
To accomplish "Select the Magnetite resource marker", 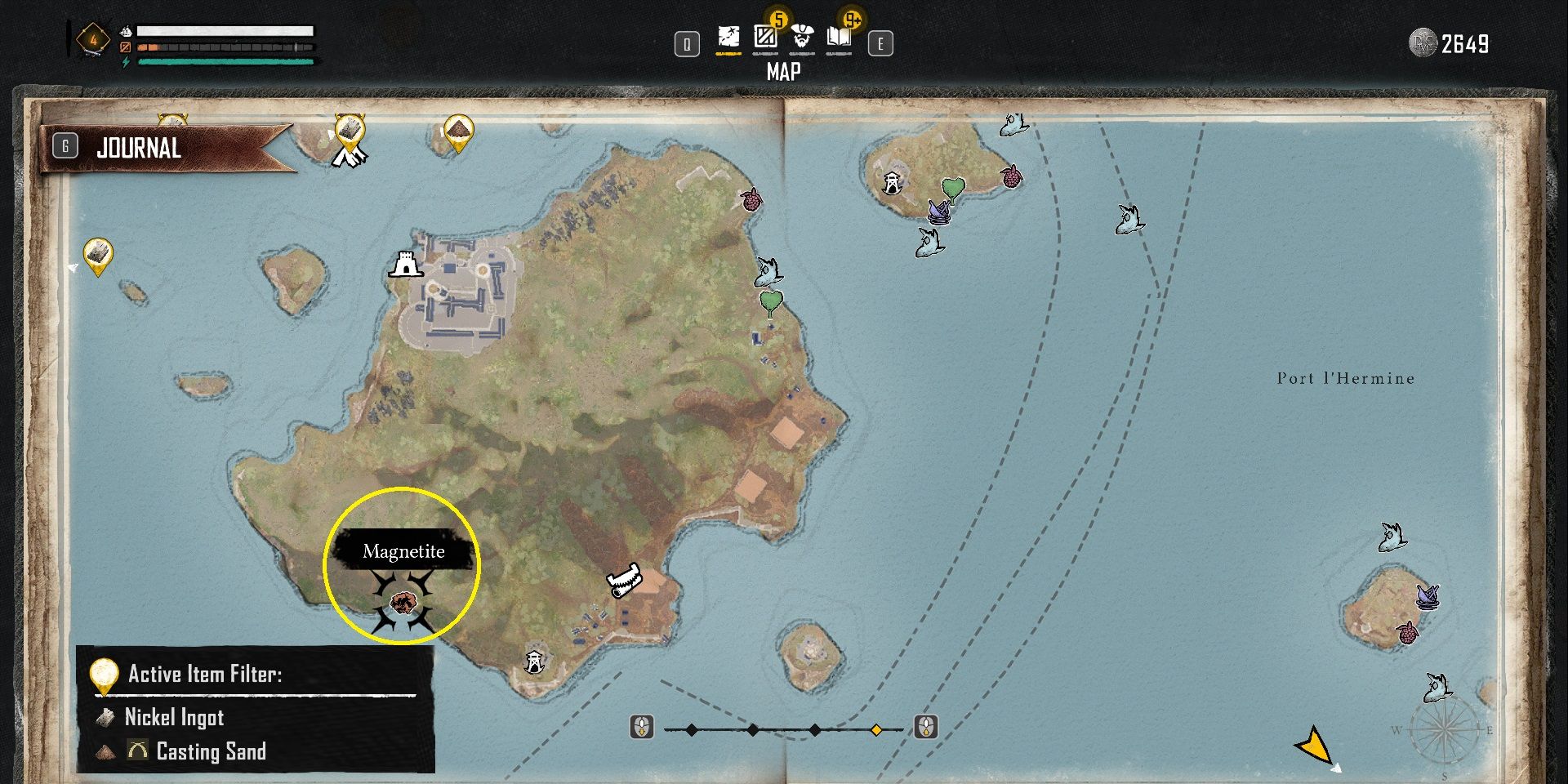I will (x=402, y=604).
